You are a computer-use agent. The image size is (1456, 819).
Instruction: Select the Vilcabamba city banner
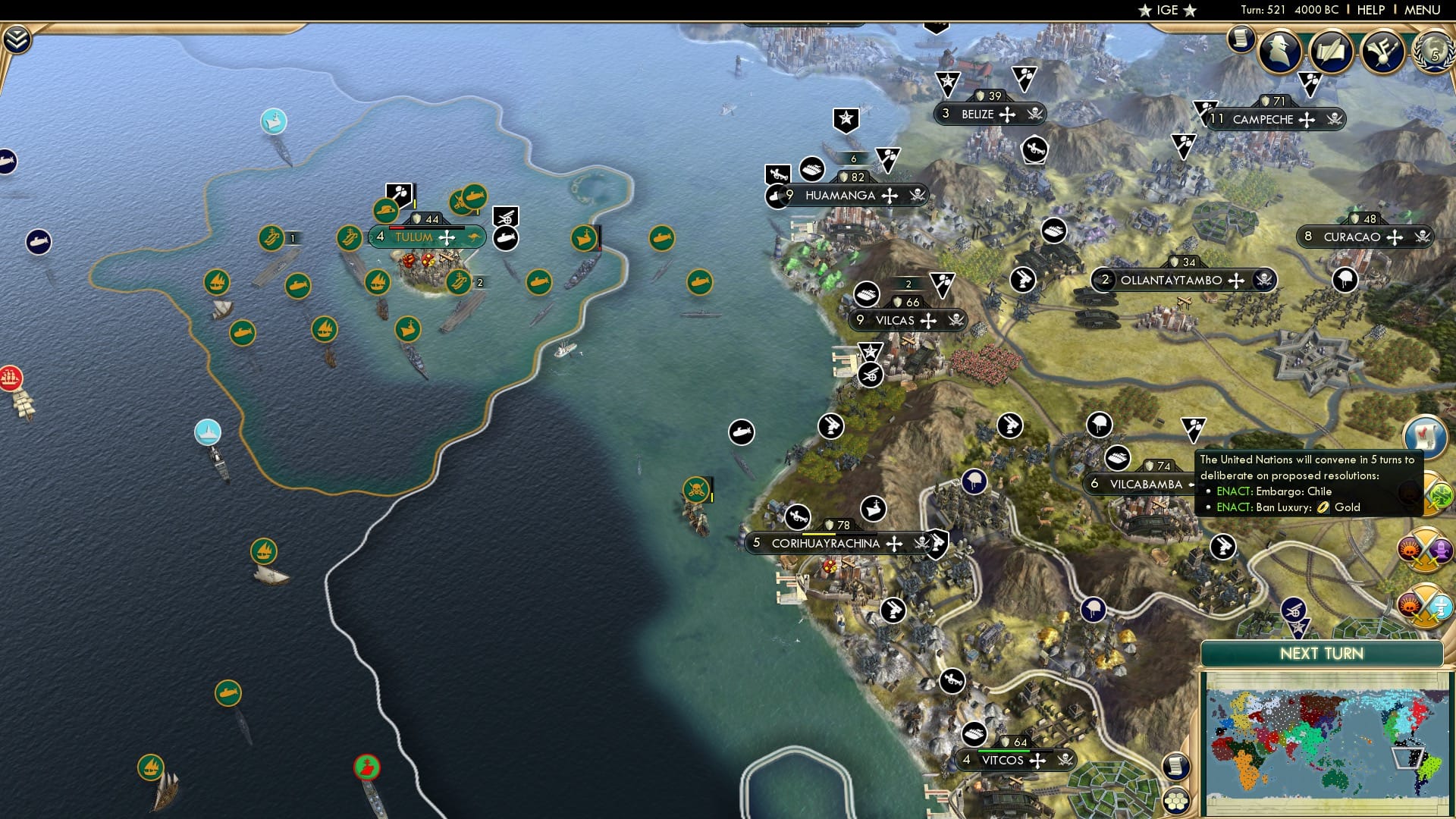click(1144, 484)
